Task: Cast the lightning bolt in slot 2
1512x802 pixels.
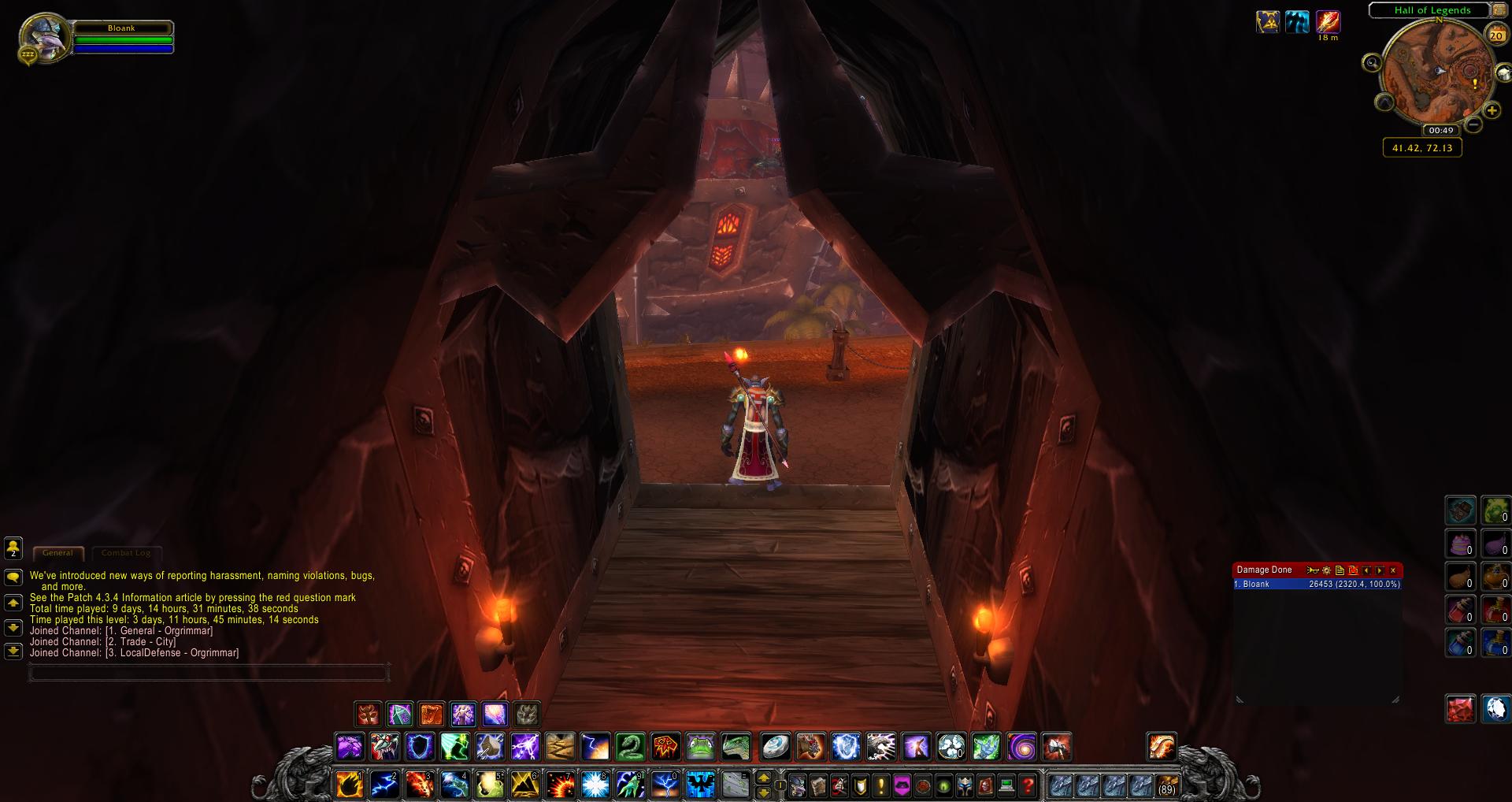Action: (384, 784)
